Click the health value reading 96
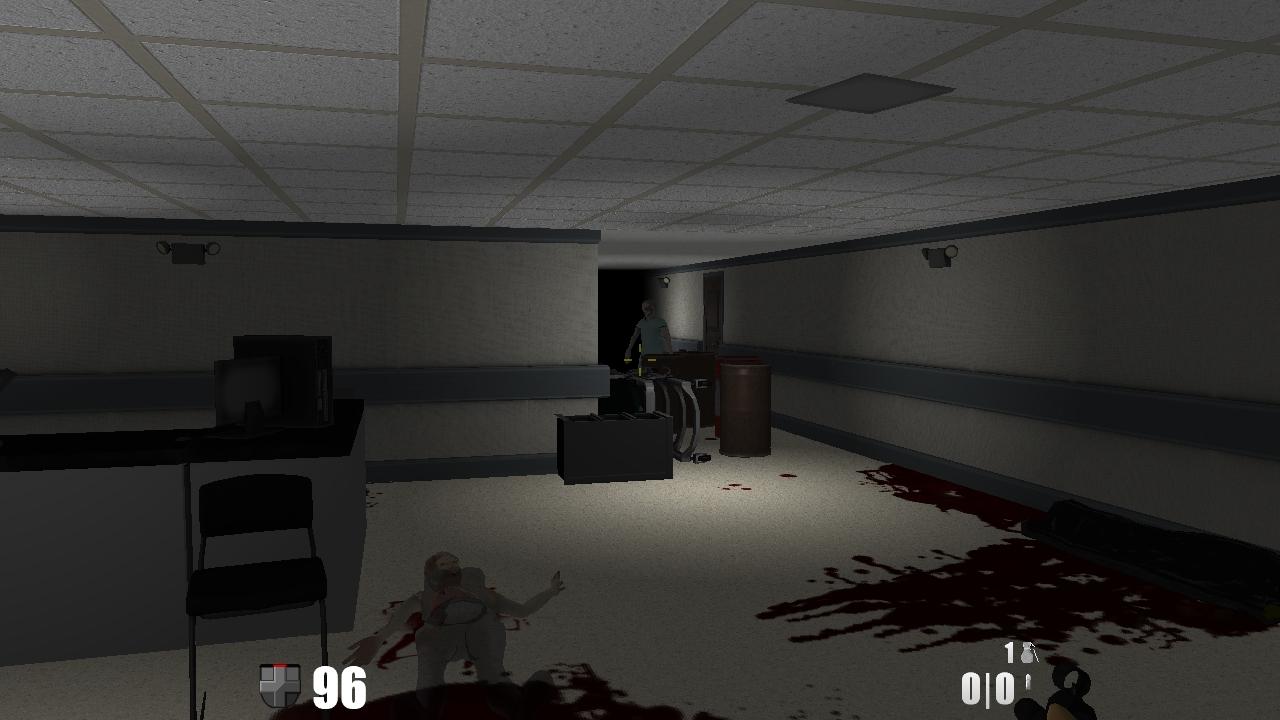1280x720 pixels. click(339, 689)
